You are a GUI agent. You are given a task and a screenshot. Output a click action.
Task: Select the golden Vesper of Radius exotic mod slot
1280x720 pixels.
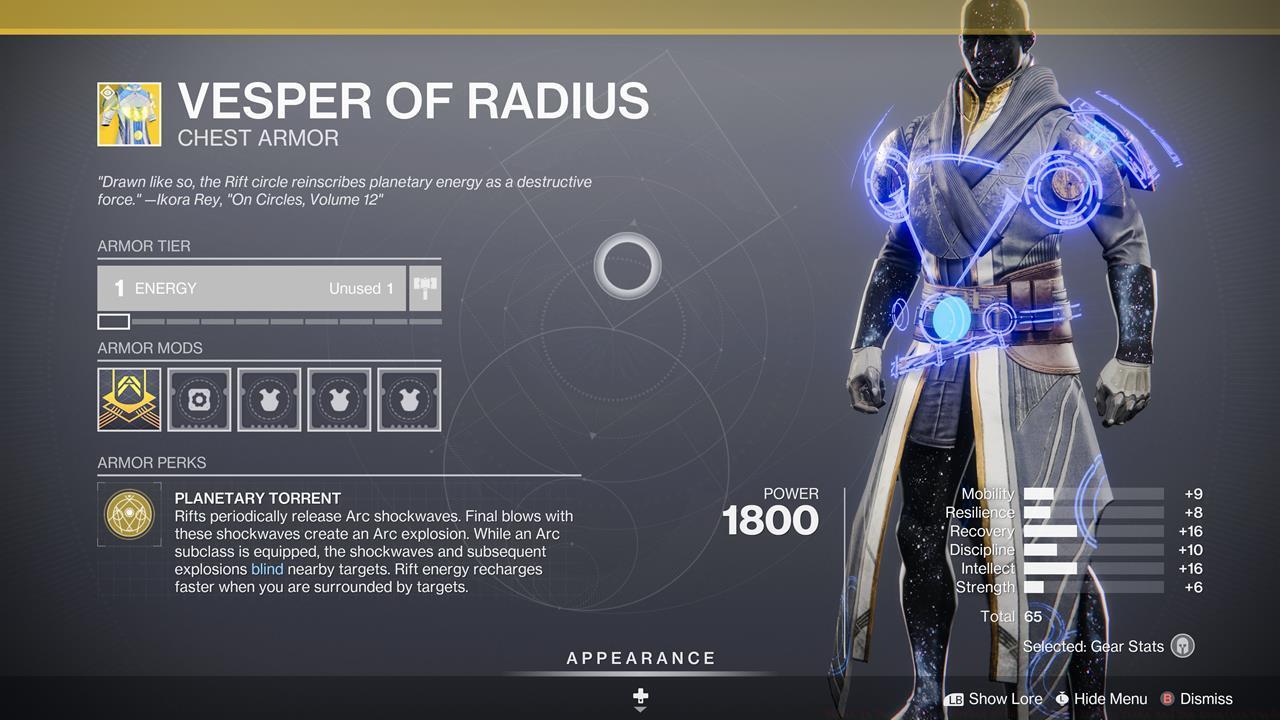tap(129, 399)
